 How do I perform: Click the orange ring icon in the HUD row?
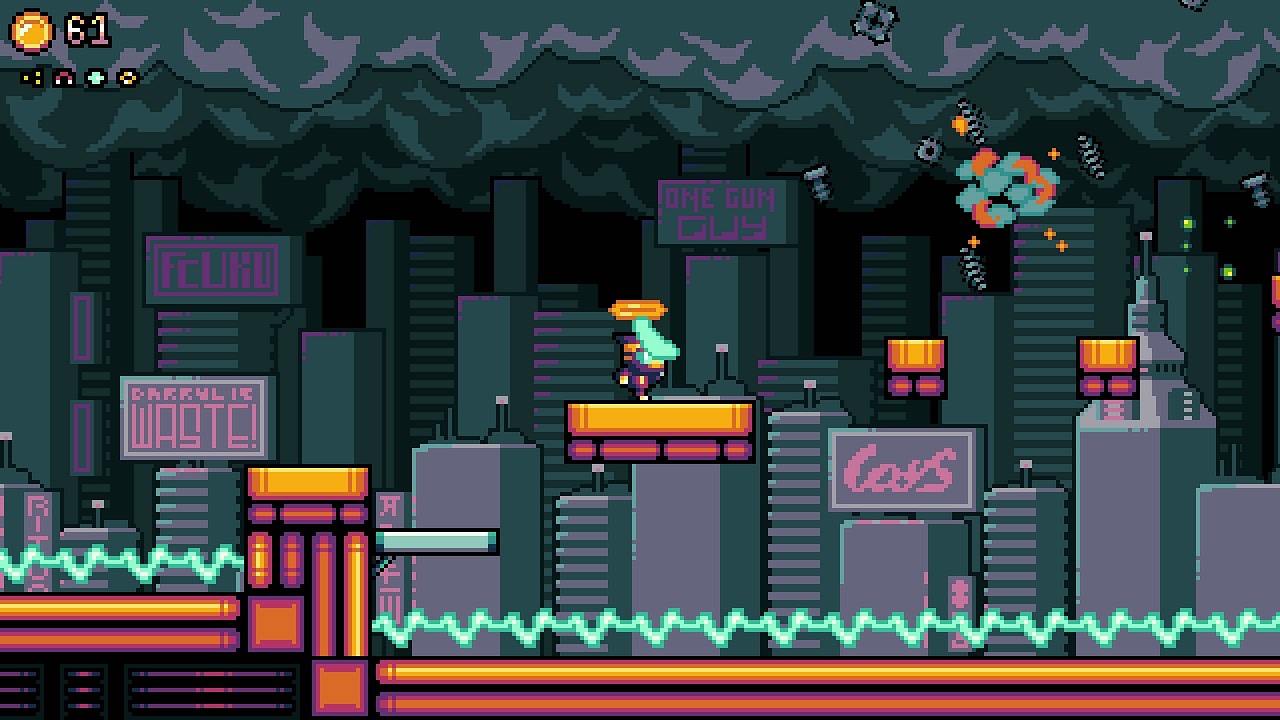coord(127,77)
